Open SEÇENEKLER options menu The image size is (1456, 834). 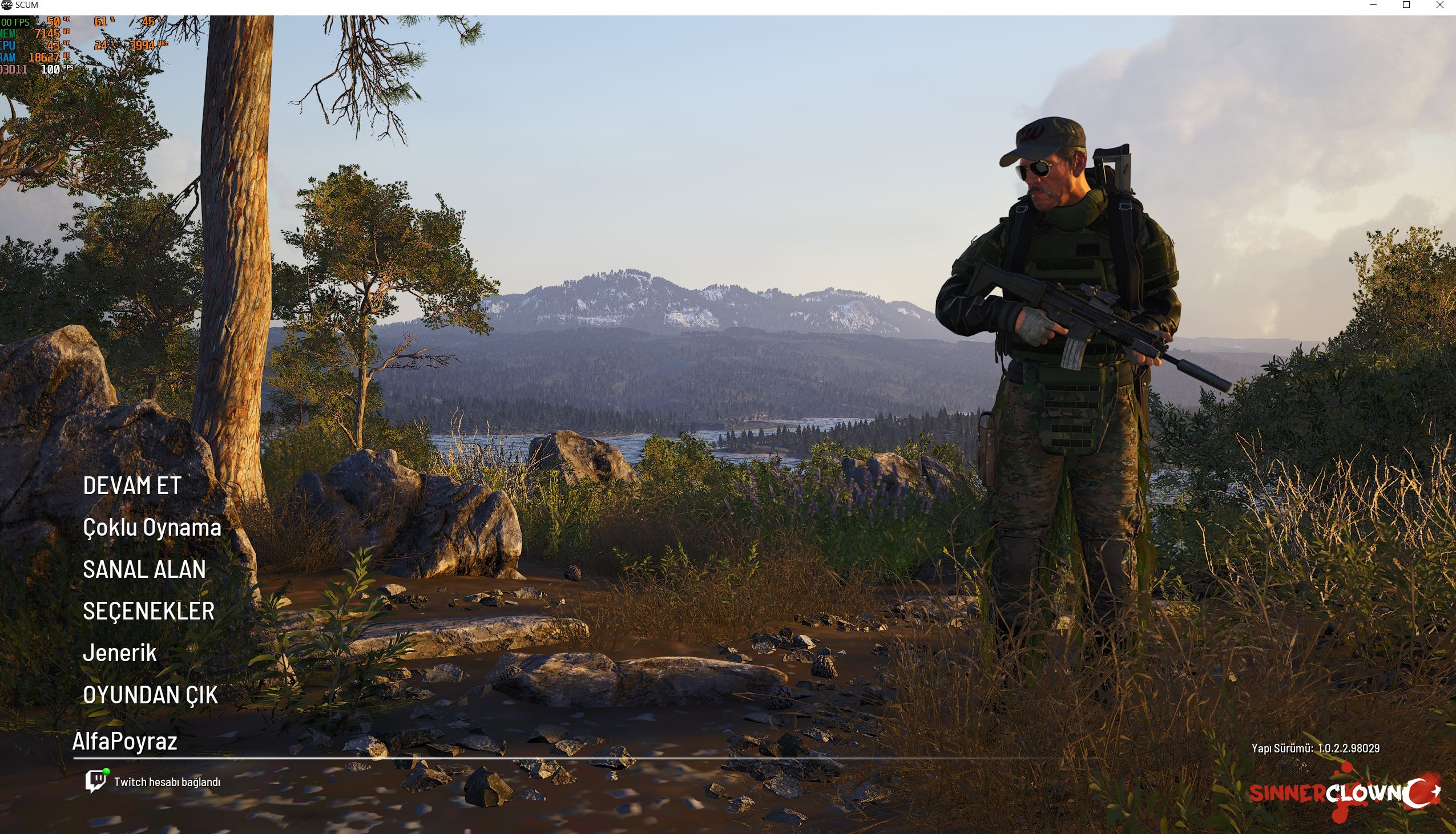tap(148, 611)
